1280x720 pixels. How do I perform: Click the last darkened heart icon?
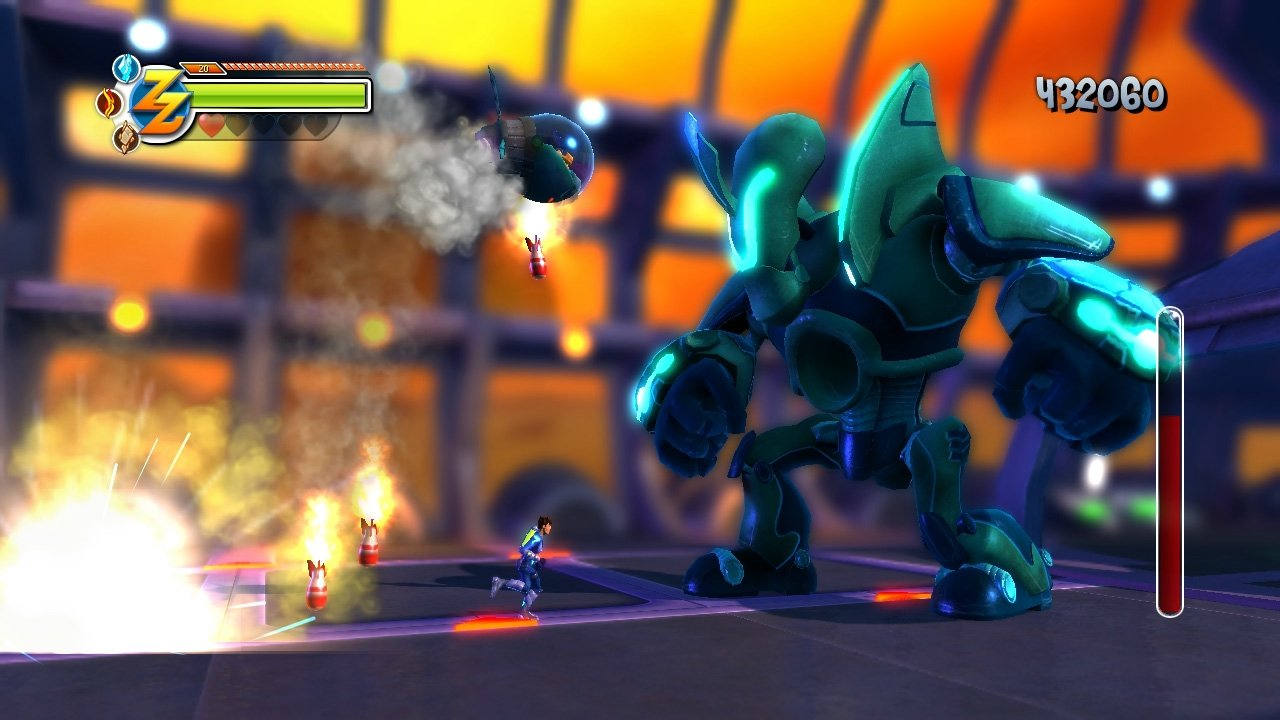coord(315,125)
